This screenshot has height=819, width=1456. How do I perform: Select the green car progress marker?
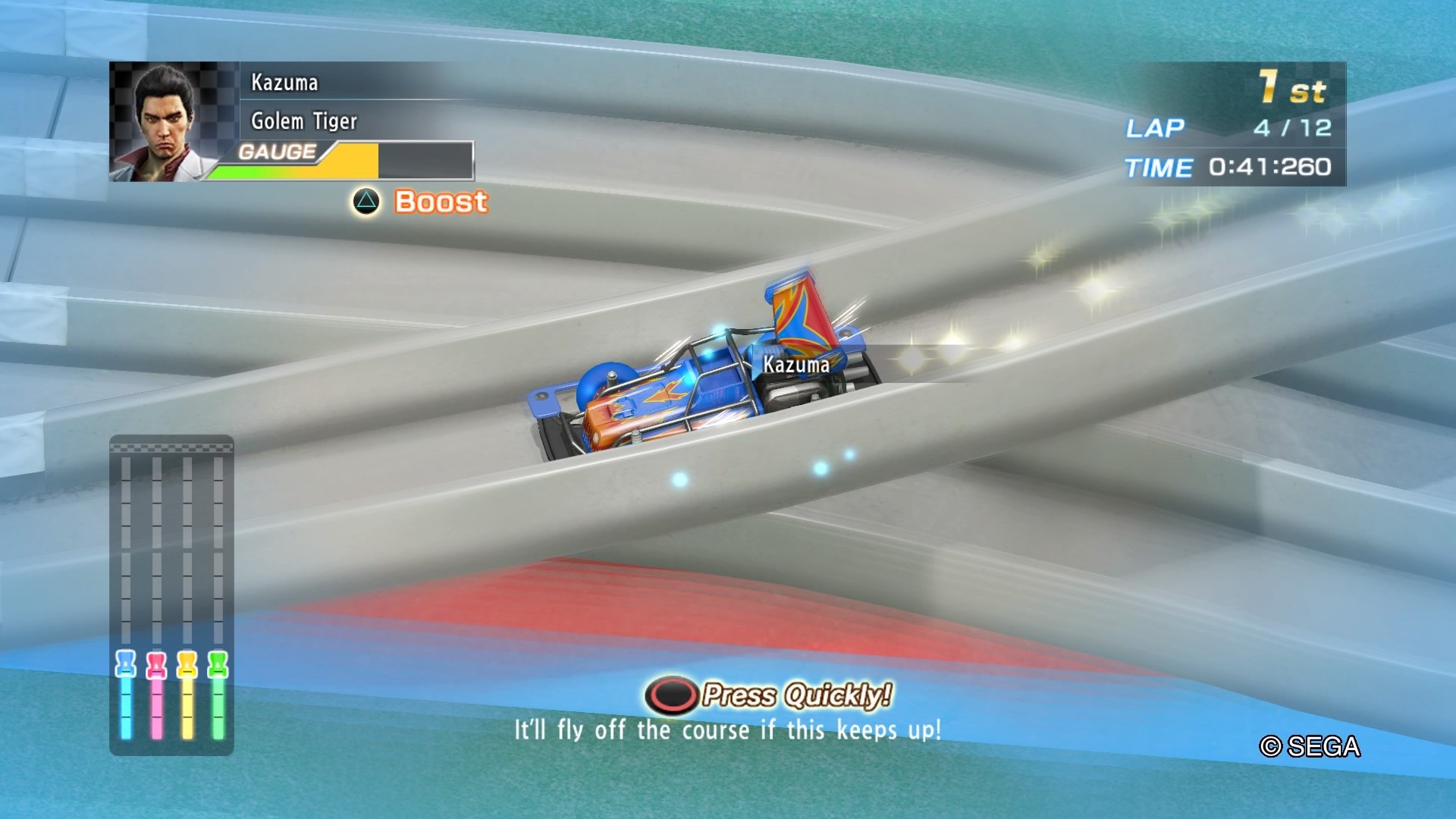click(x=218, y=664)
